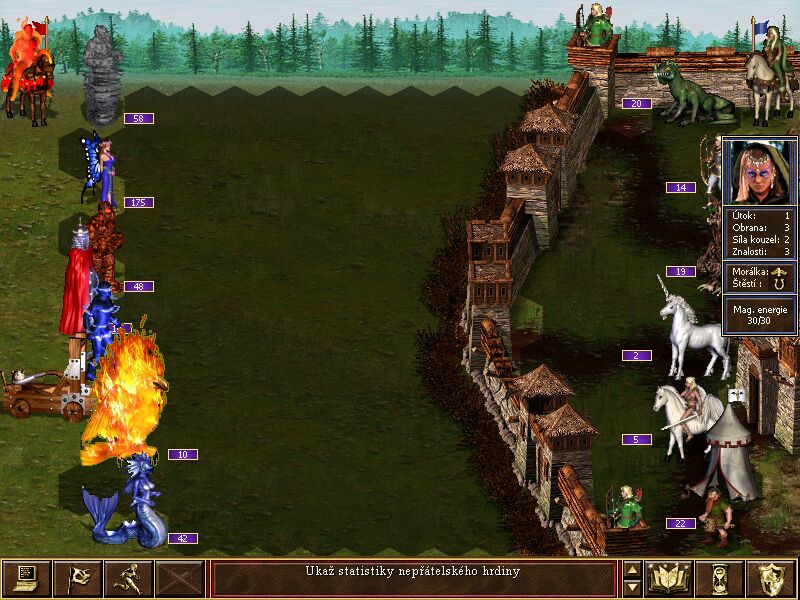
Task: Defend with the shield button
Action: [771, 578]
